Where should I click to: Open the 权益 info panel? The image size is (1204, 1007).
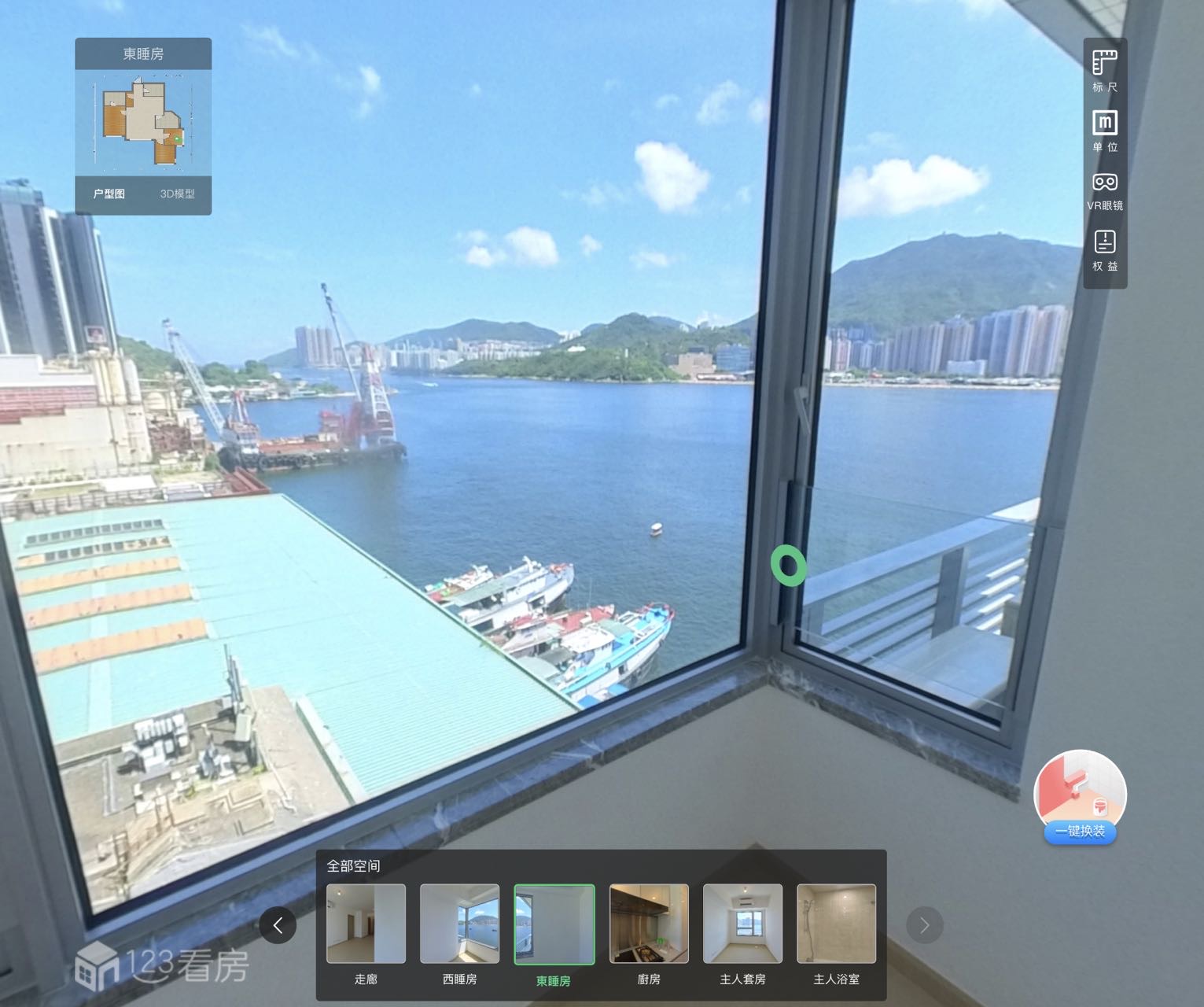coord(1104,249)
